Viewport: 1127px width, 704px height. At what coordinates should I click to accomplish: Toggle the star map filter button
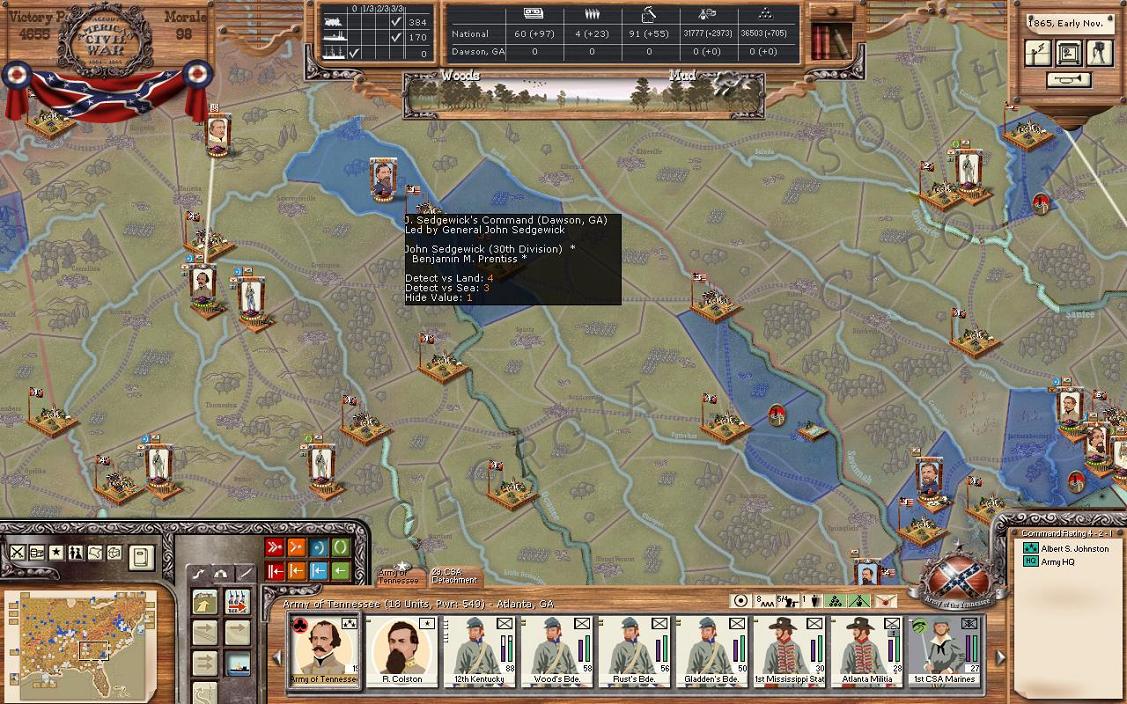[x=57, y=553]
